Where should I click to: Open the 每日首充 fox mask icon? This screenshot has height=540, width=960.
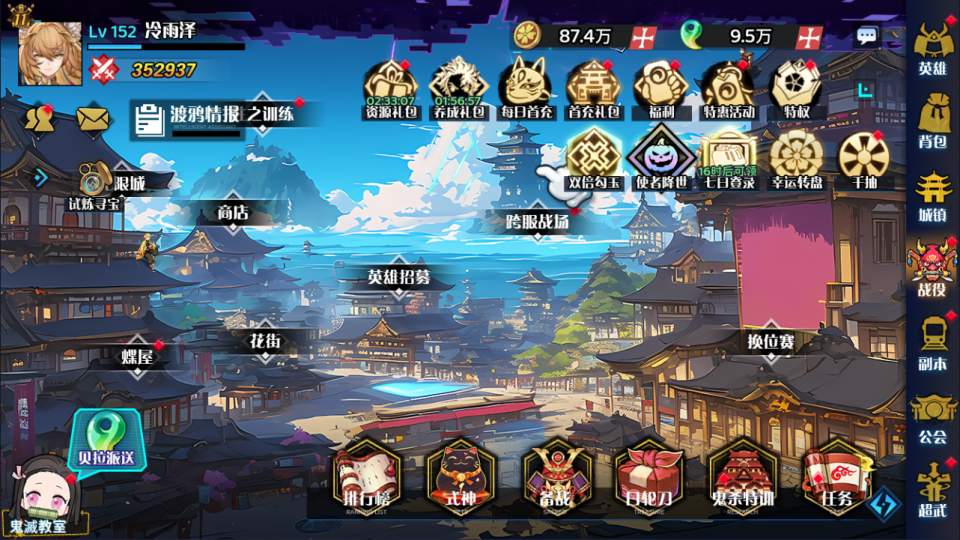(x=527, y=88)
